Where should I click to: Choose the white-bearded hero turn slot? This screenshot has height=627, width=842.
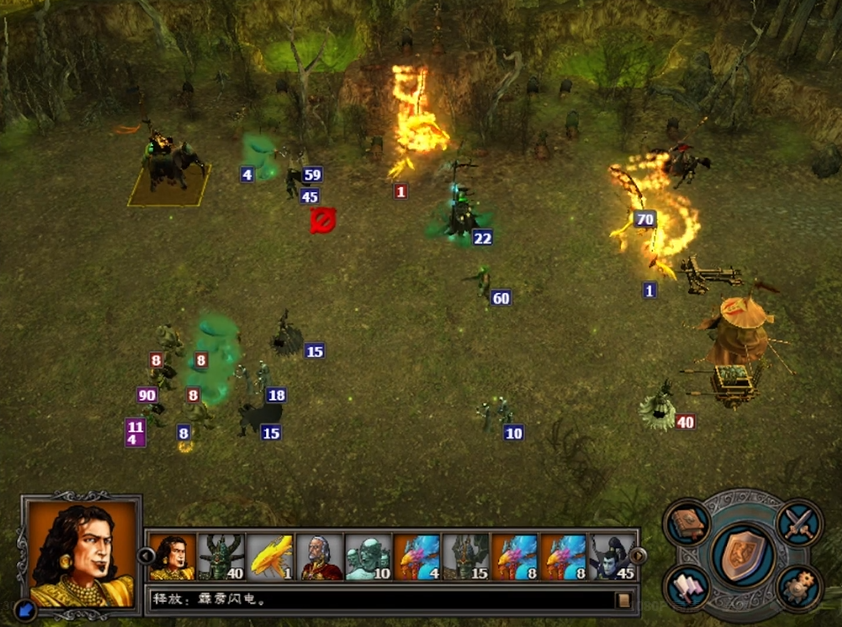click(319, 557)
